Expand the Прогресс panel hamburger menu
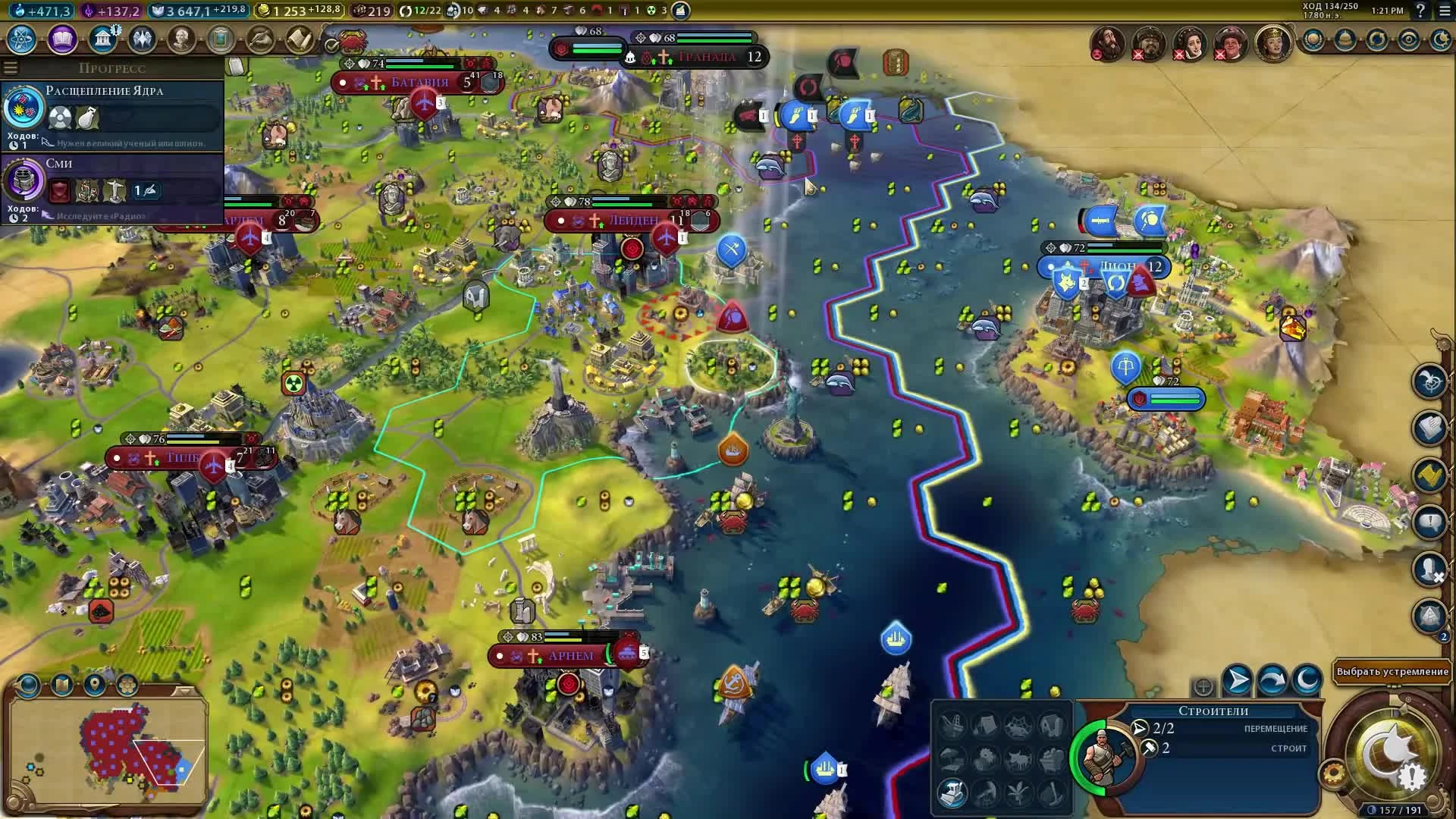 pyautogui.click(x=11, y=67)
